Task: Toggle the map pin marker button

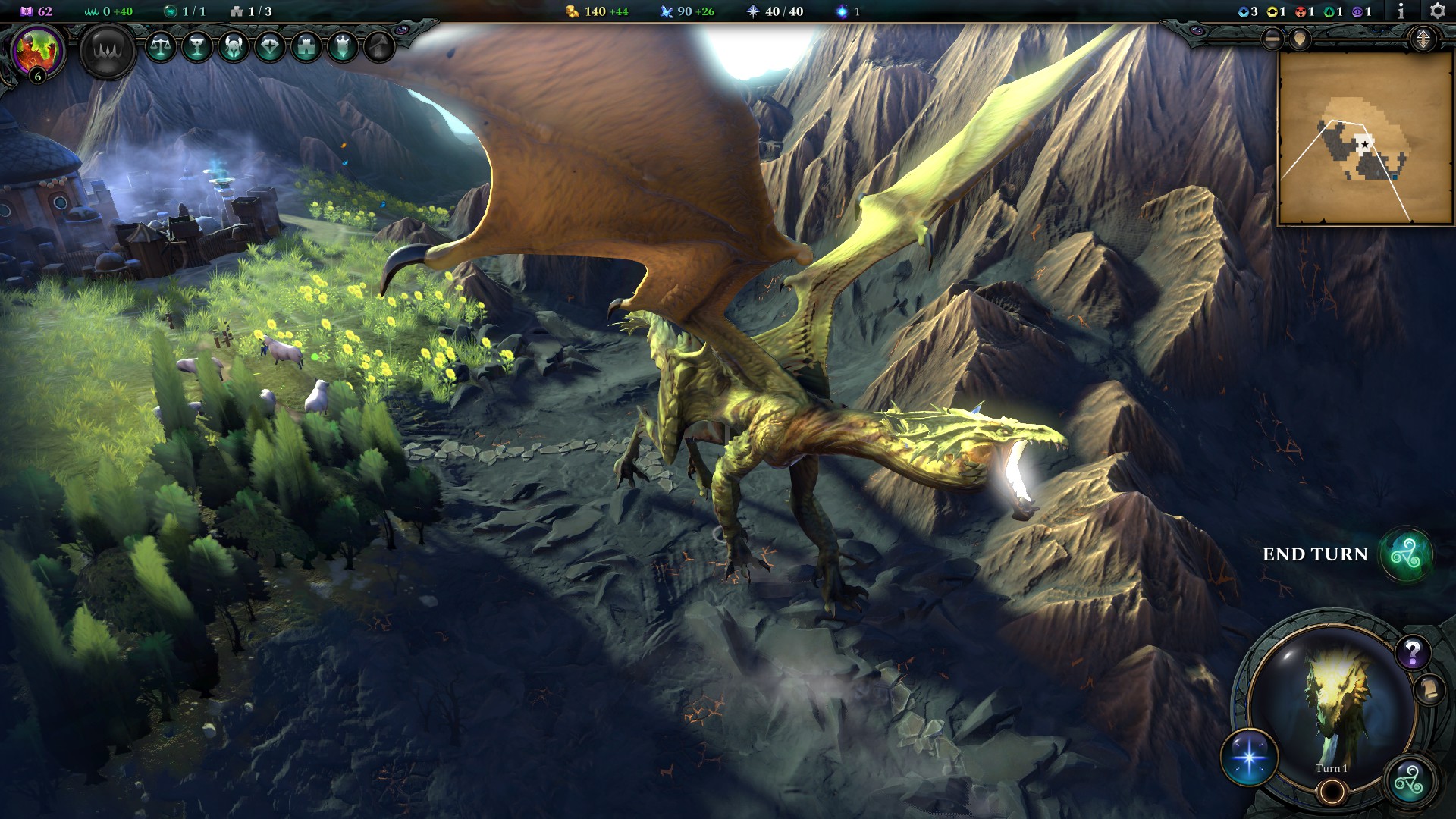Action: 1300,39
